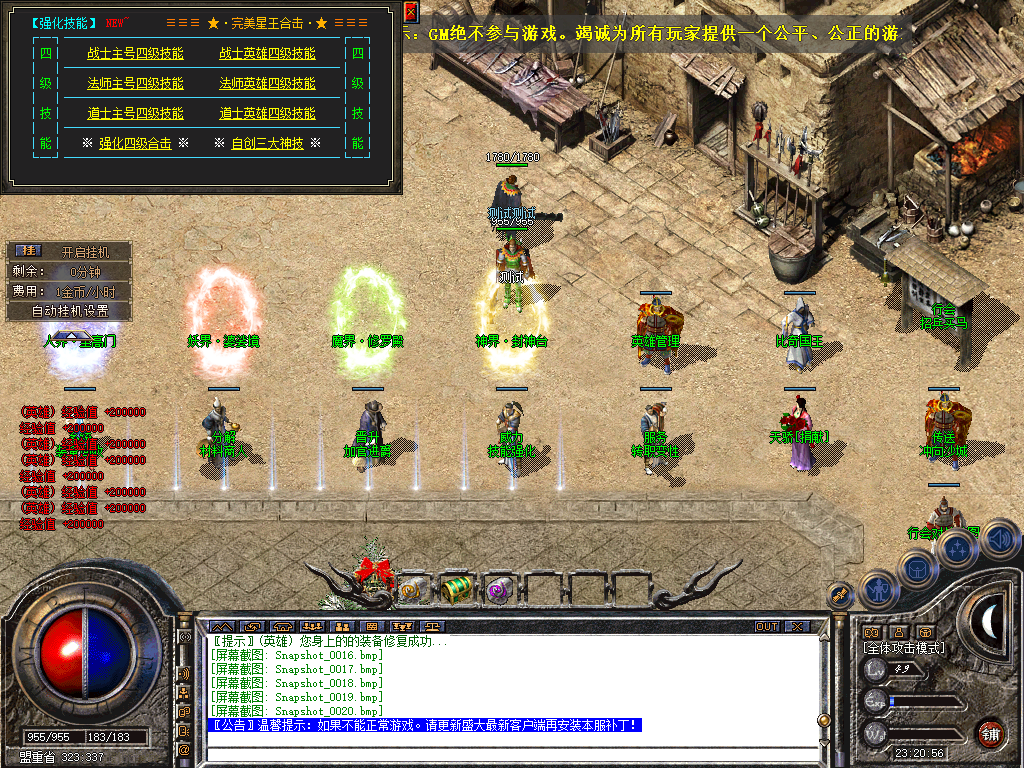Open the red 铺 shop button

(991, 732)
